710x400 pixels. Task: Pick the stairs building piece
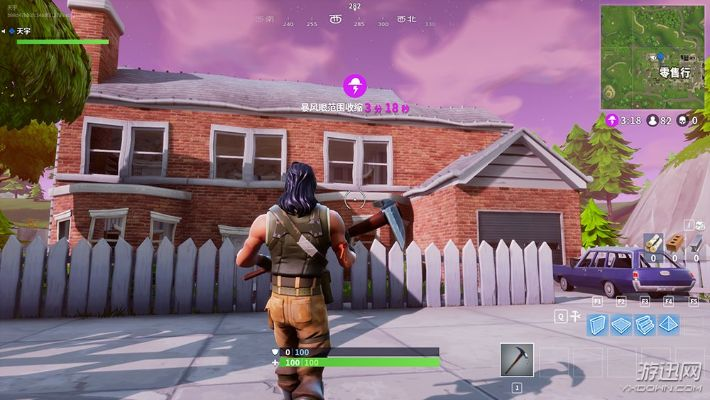(645, 324)
